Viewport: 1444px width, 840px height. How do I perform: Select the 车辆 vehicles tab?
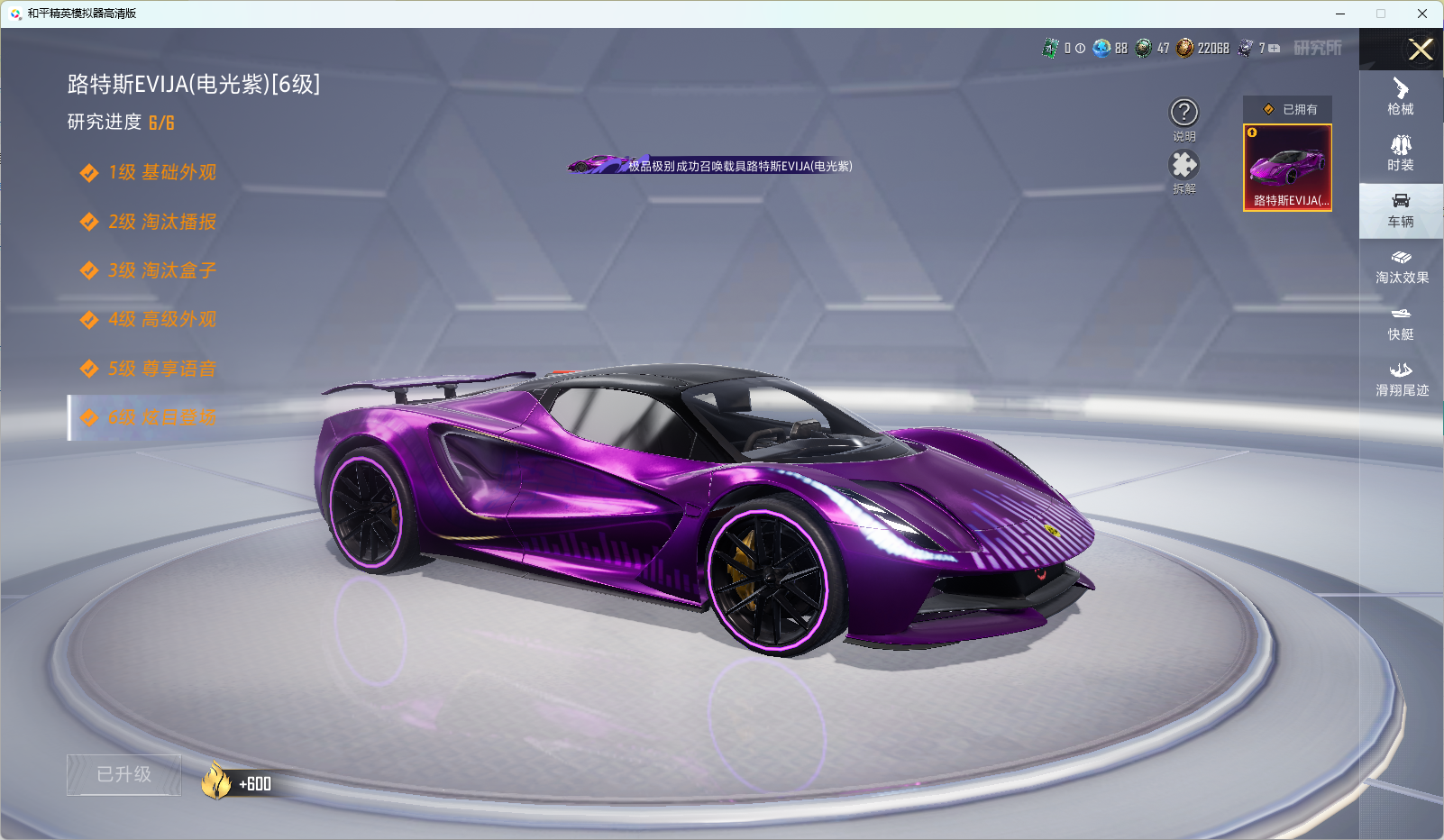pos(1401,210)
